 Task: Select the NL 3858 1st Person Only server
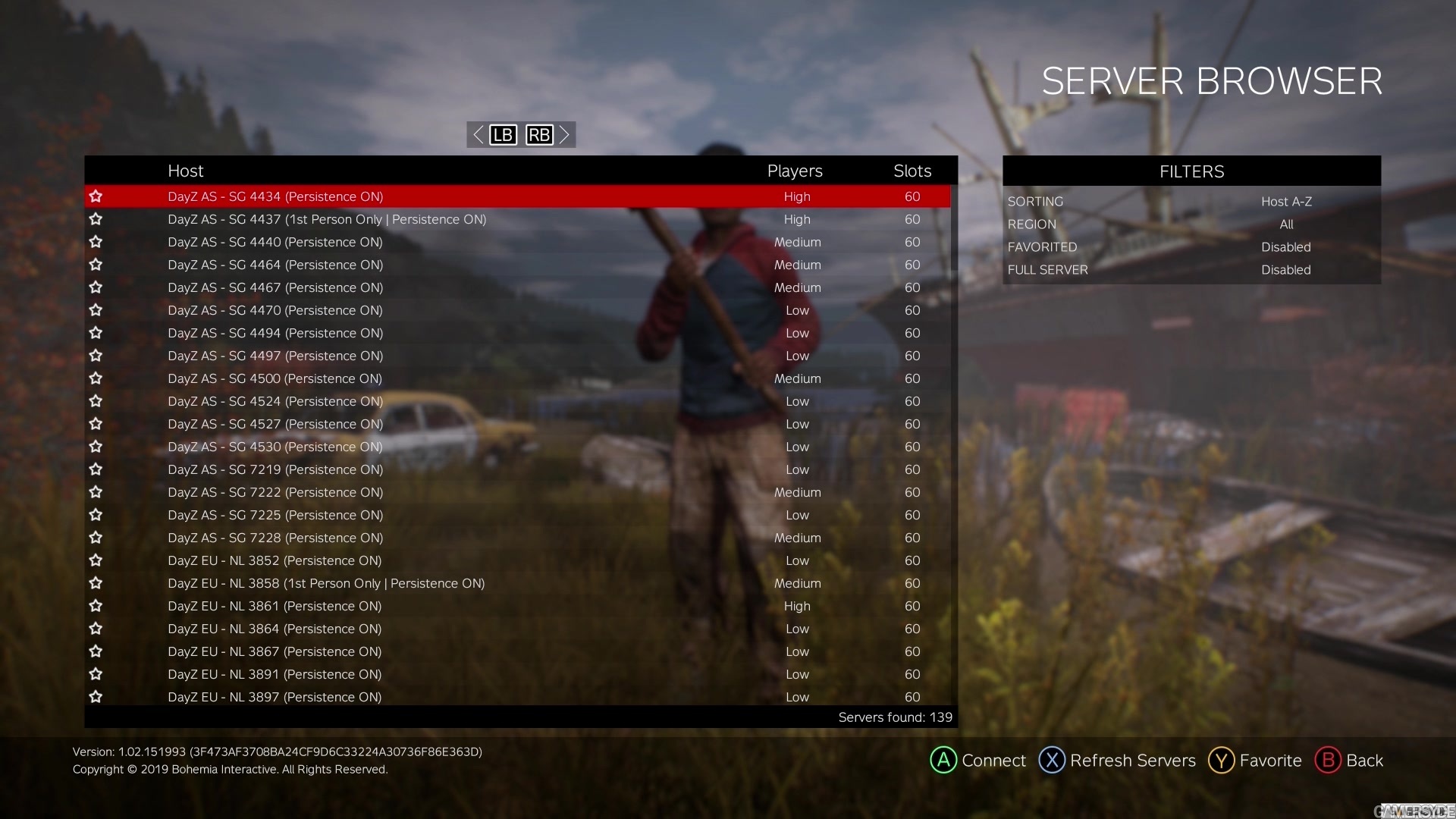[x=326, y=583]
